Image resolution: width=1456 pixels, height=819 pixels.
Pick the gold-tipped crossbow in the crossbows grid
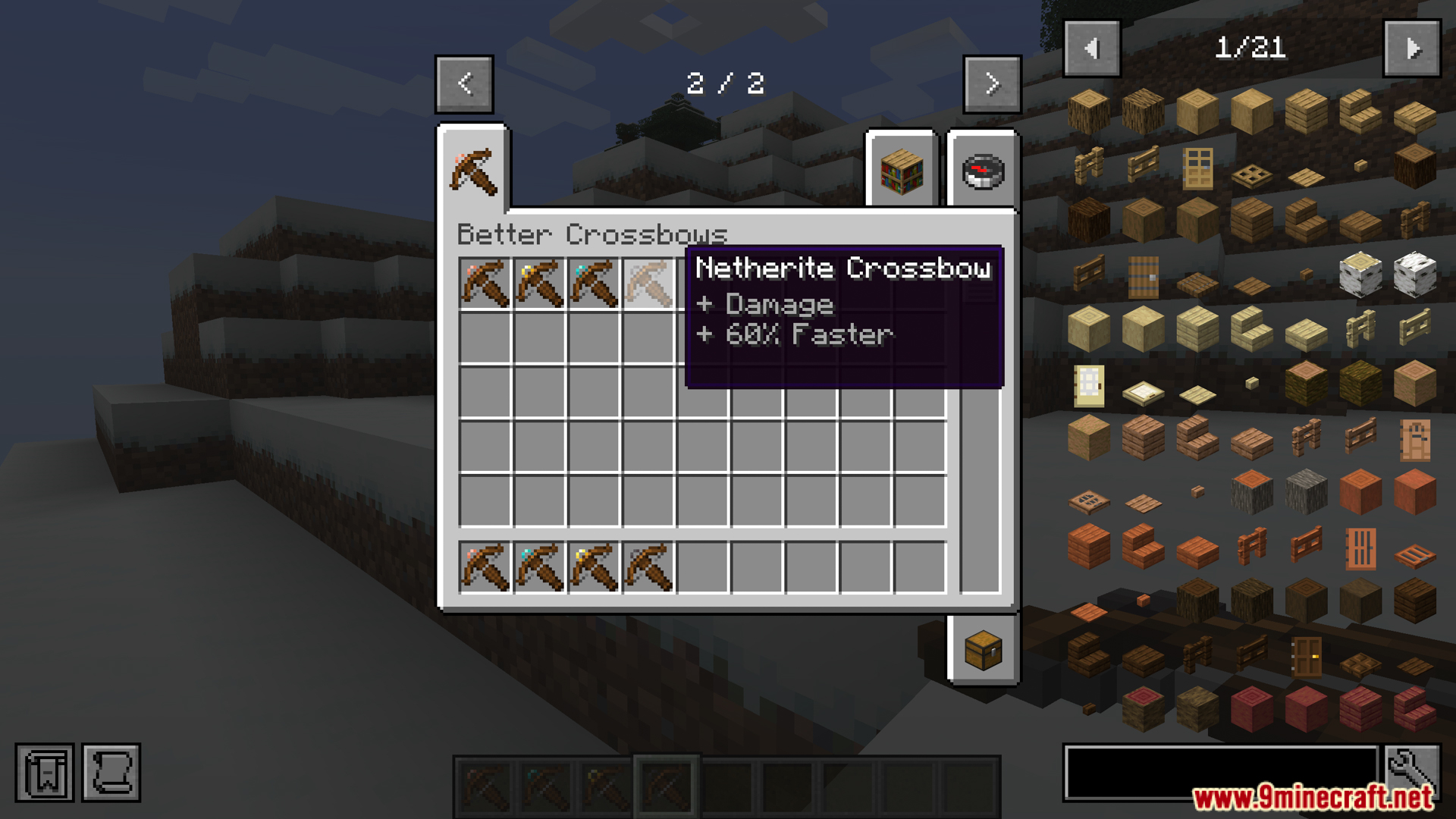point(539,284)
